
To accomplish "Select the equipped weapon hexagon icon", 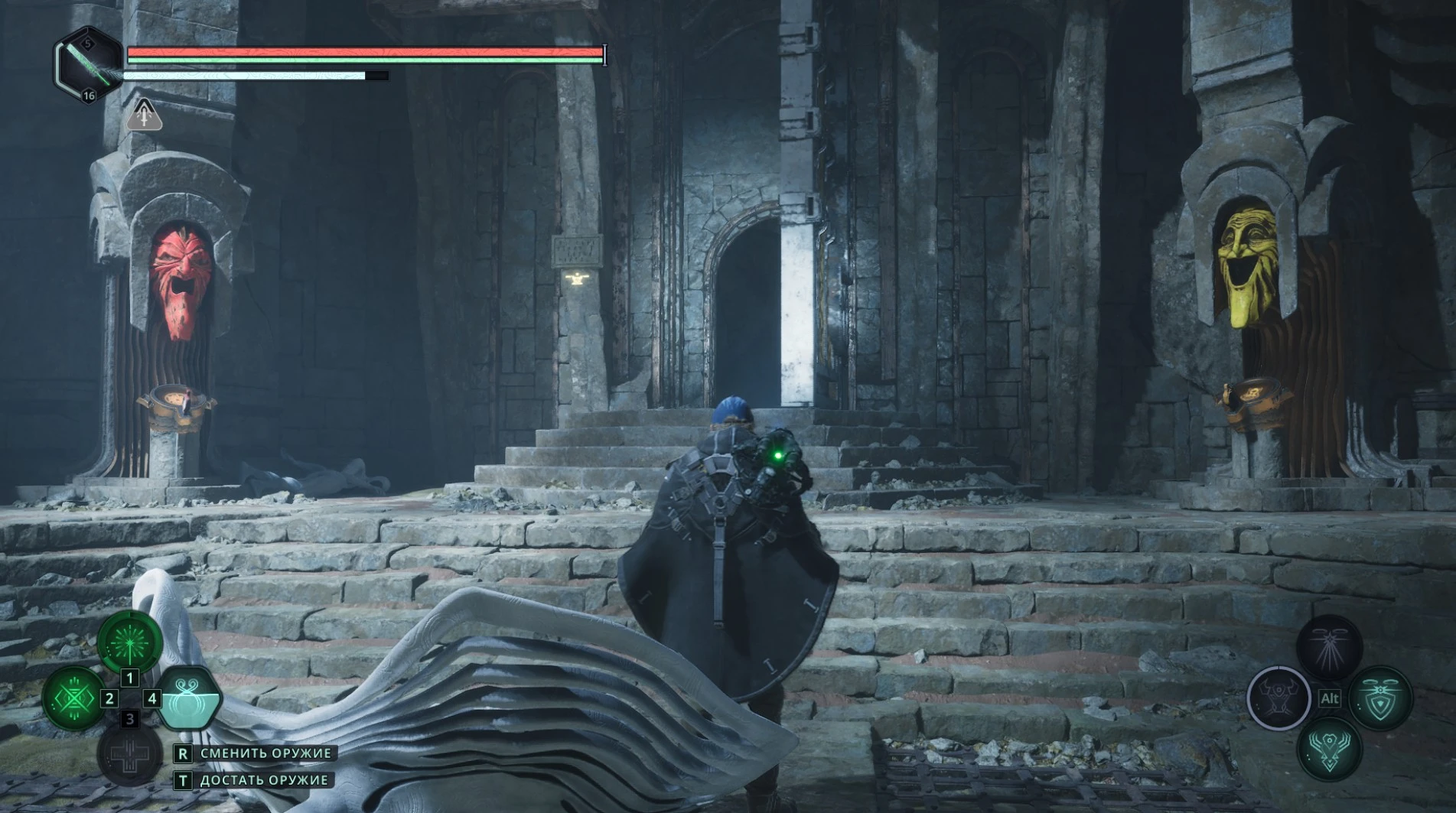I will point(88,66).
